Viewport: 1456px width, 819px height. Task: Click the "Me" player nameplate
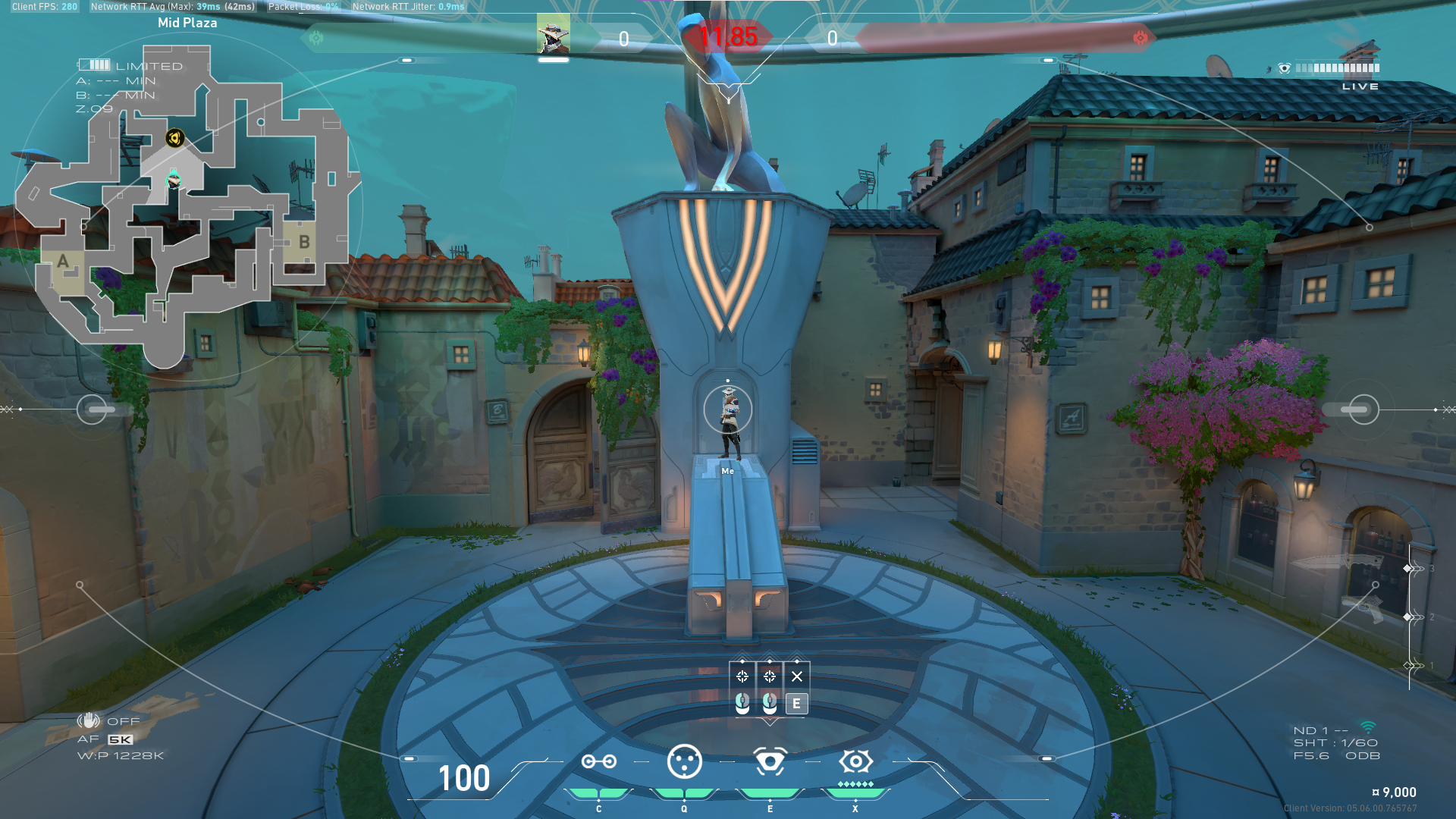pos(729,470)
